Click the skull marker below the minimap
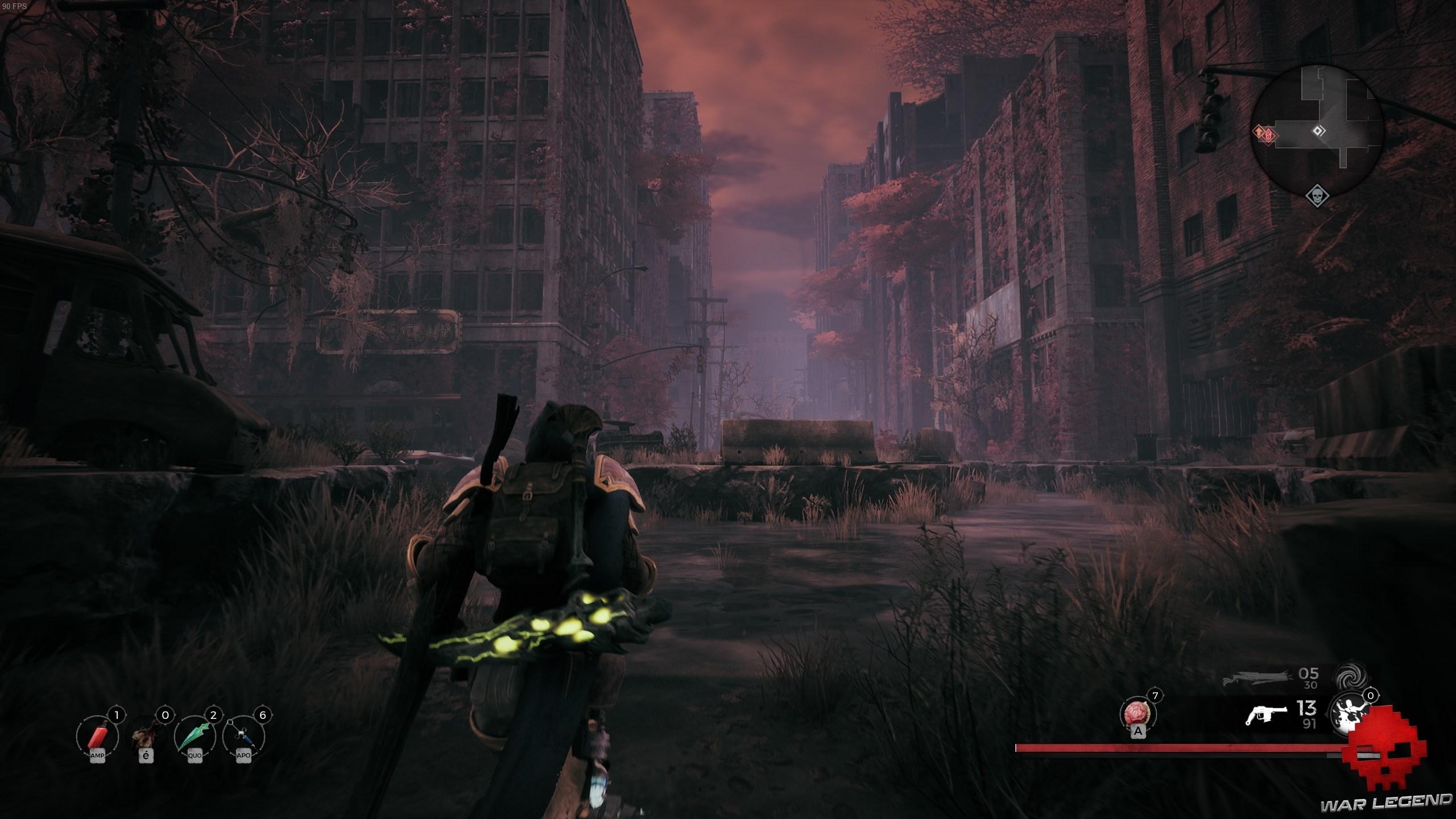This screenshot has height=819, width=1456. tap(1317, 197)
